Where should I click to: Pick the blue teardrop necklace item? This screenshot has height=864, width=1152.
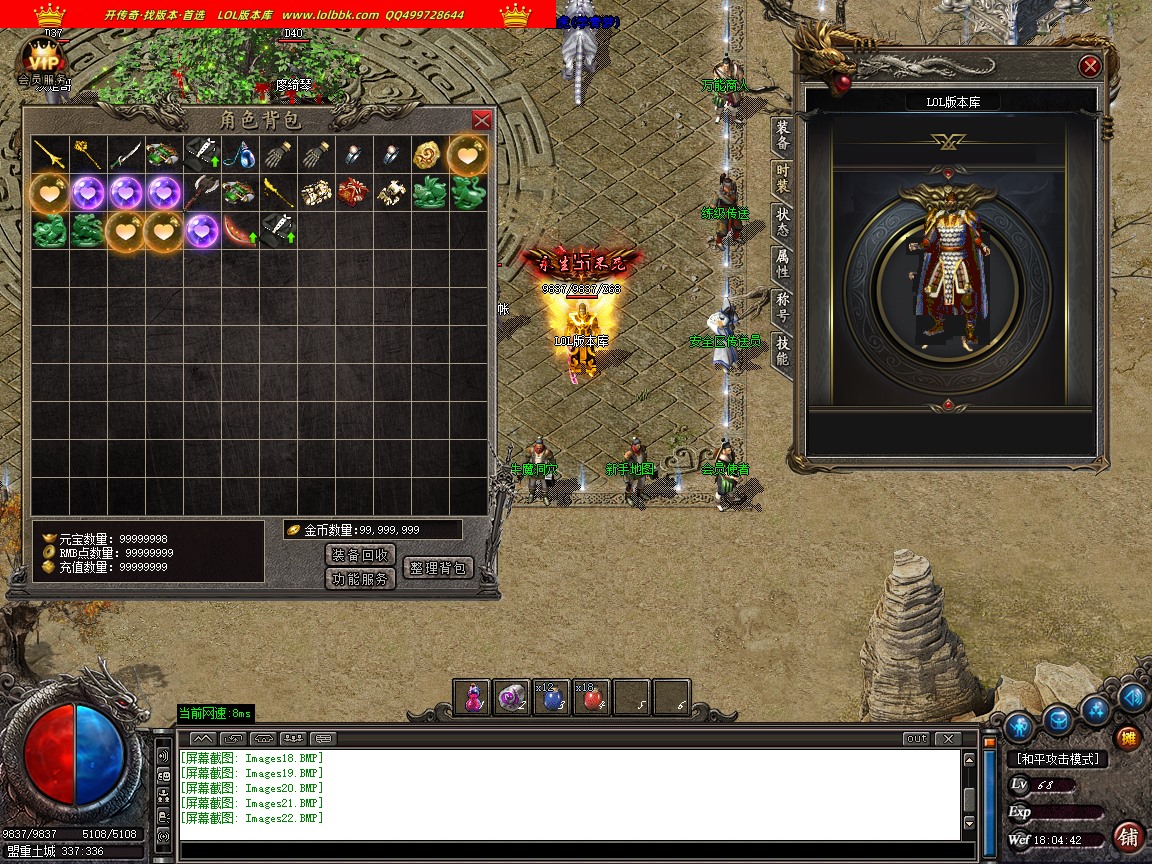(240, 155)
